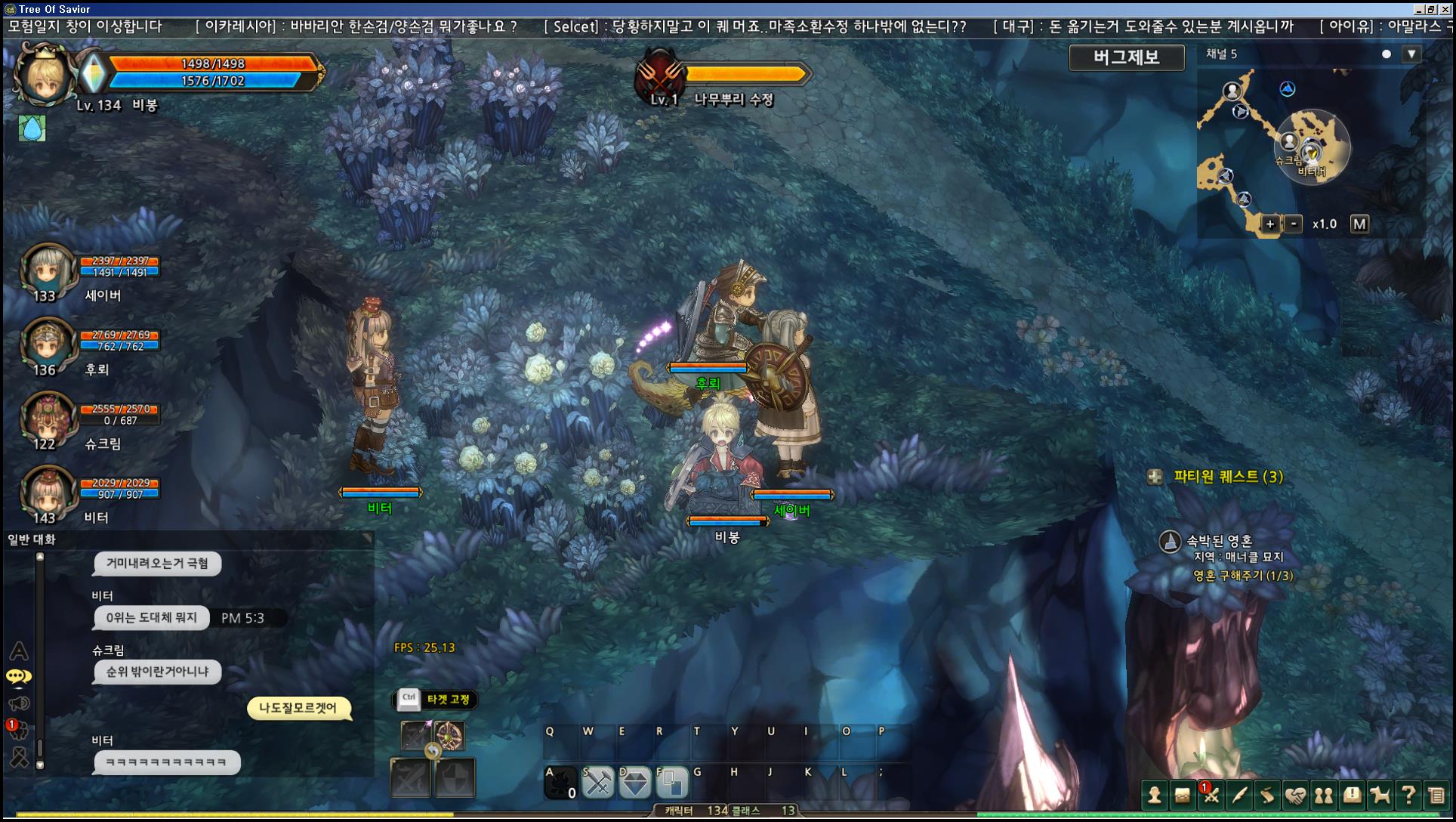The height and width of the screenshot is (822, 1456).
Task: Open the character info silhouette icon
Action: (1154, 795)
